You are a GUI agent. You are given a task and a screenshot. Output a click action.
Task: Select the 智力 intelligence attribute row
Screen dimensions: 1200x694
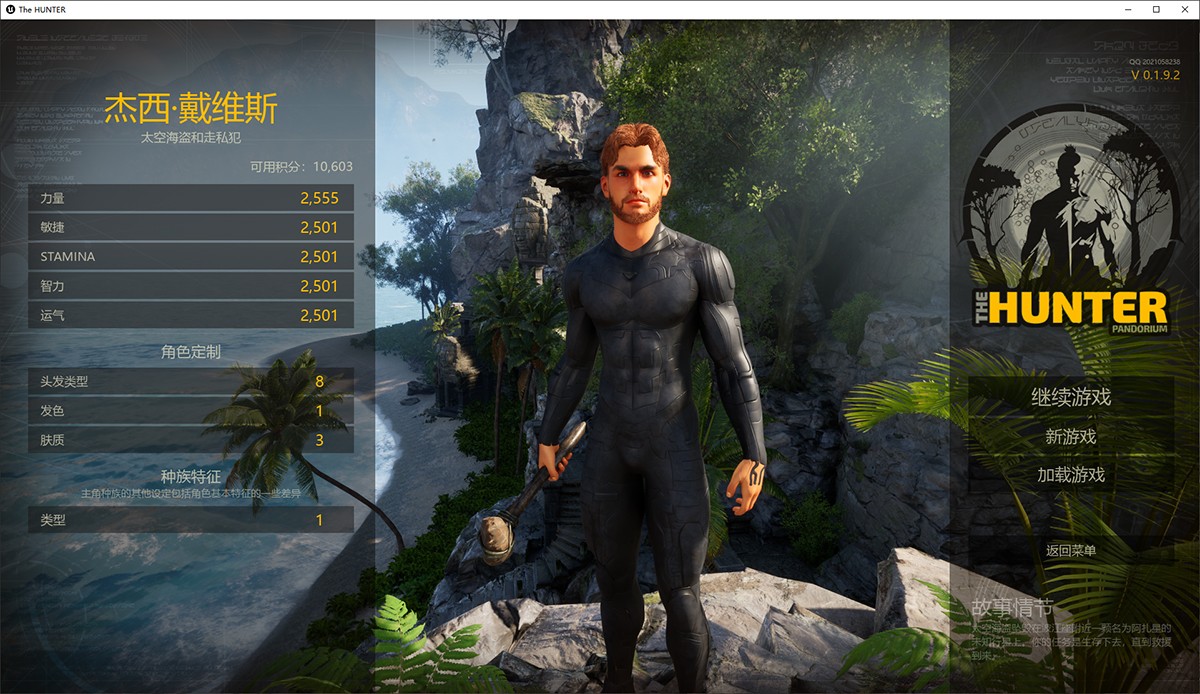(x=191, y=286)
